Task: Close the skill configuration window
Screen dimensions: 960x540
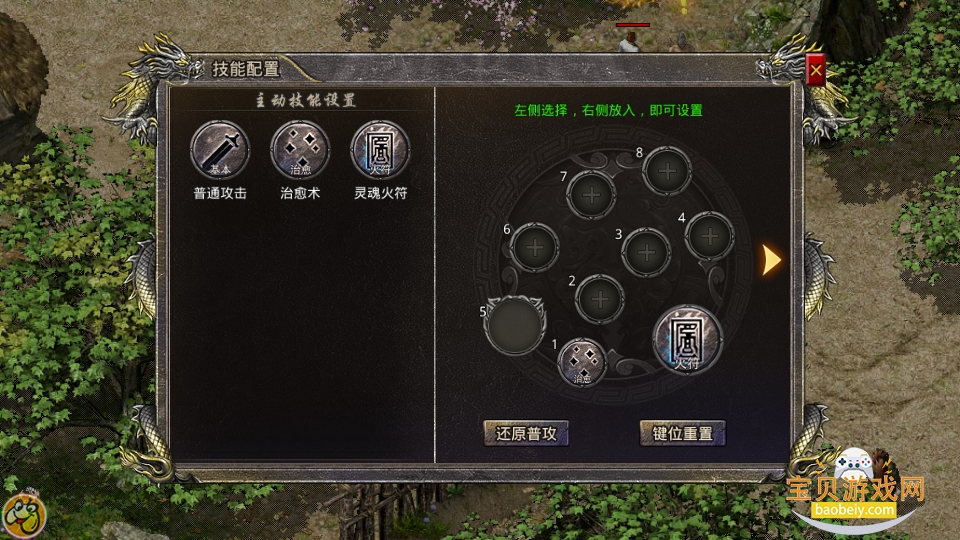Action: tap(816, 71)
